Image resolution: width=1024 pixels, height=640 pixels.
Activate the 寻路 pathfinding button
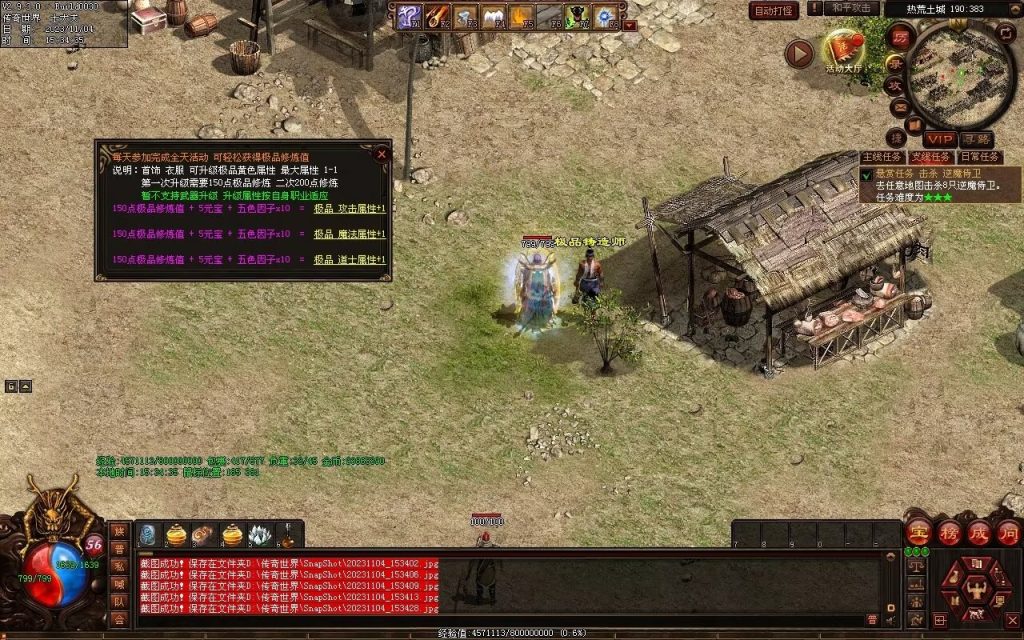(976, 139)
